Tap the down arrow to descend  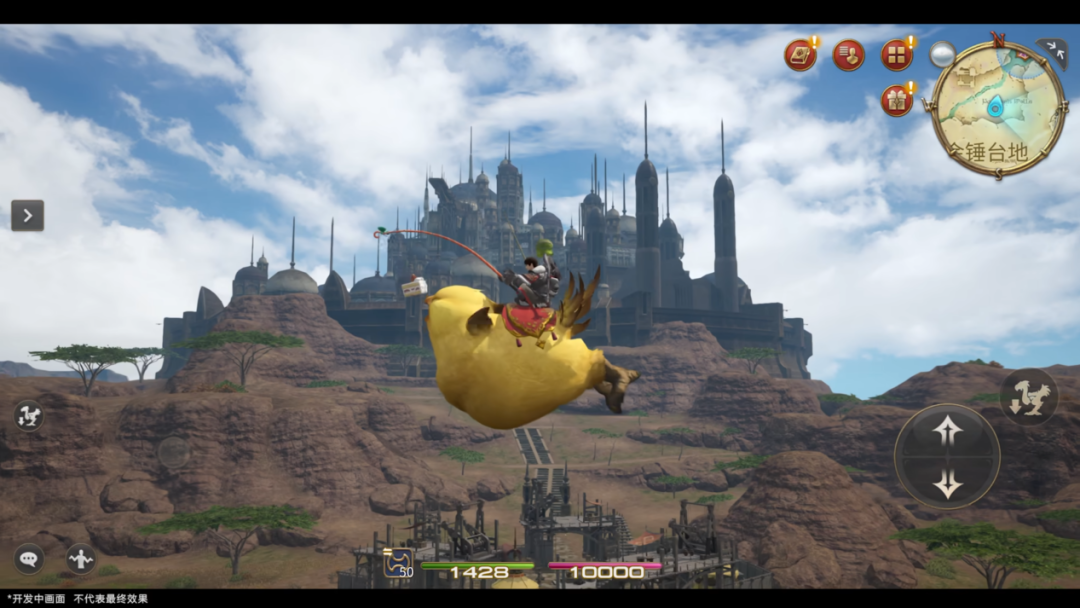pyautogui.click(x=947, y=485)
